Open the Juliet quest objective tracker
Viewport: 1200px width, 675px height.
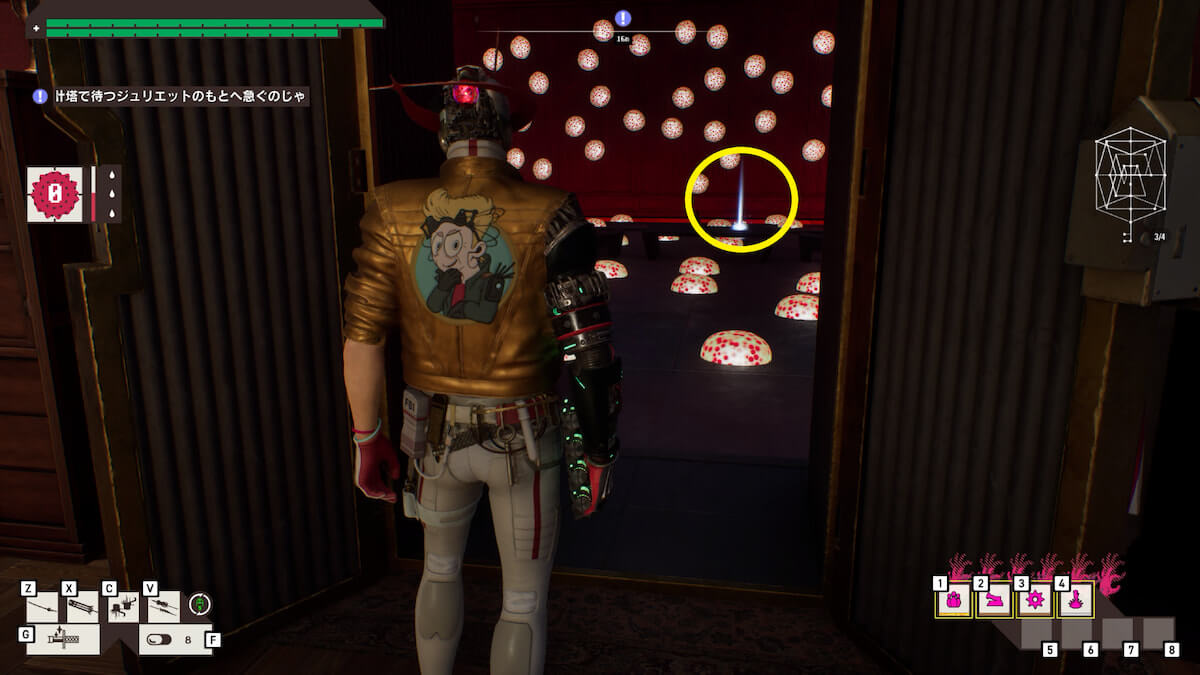point(170,96)
